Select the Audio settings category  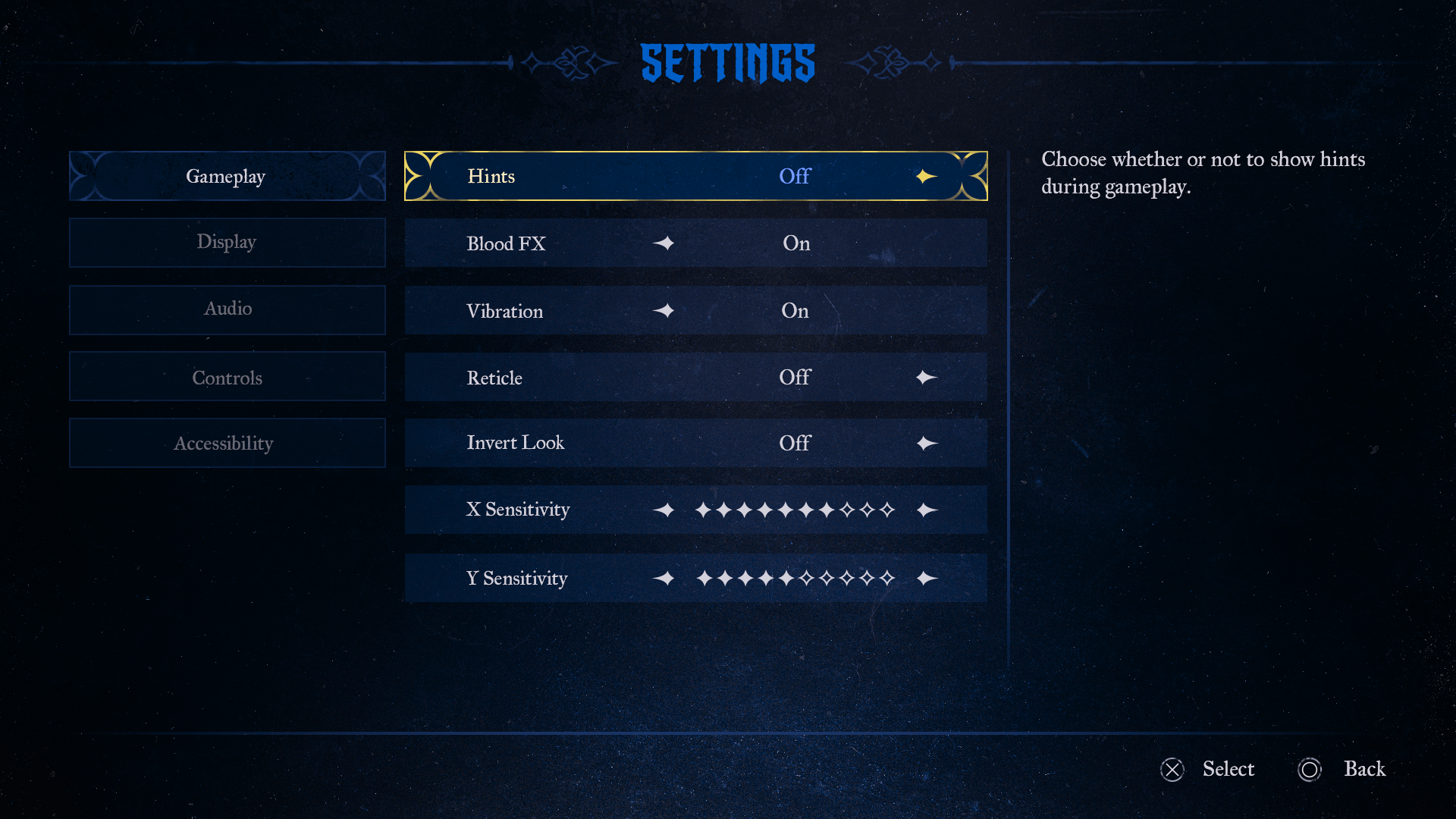(226, 309)
